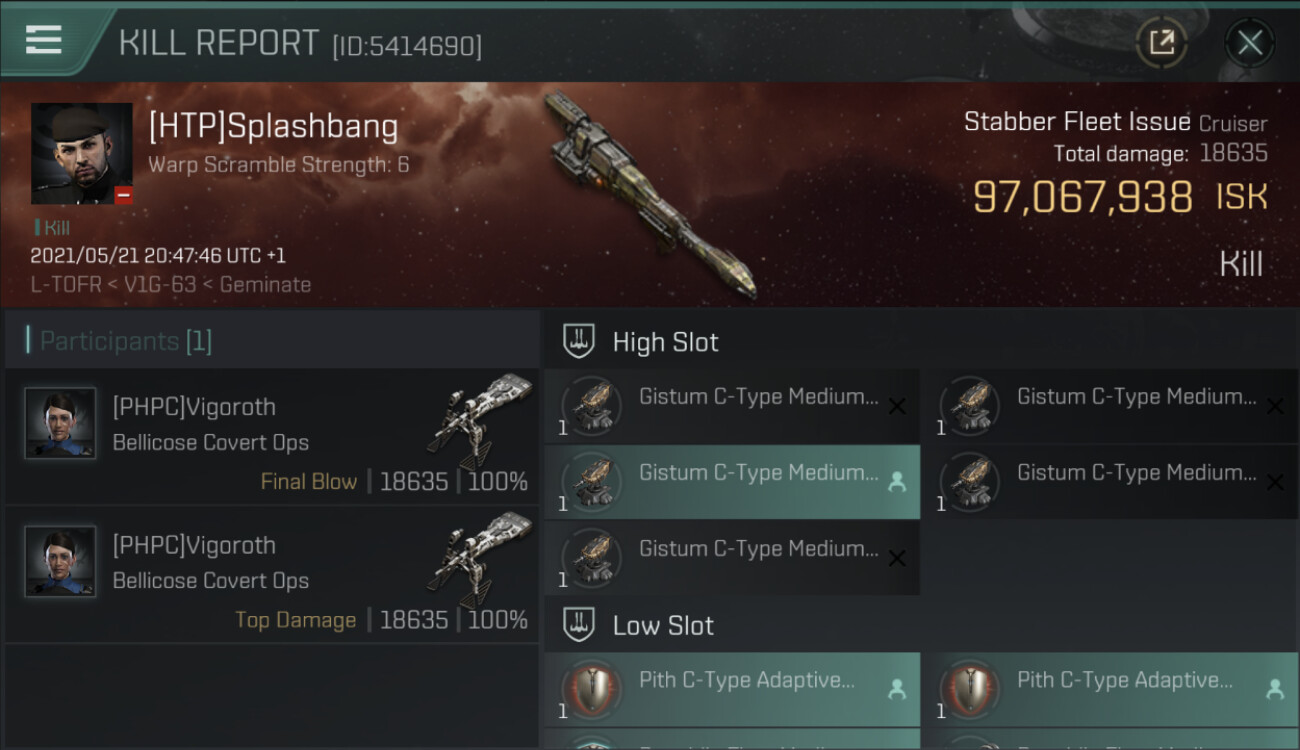1300x750 pixels.
Task: View Splashbang's character portrait
Action: pos(82,153)
